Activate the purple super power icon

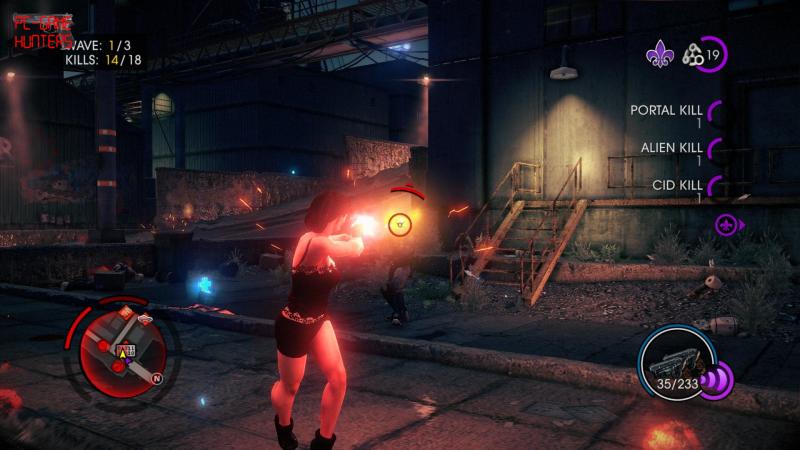pyautogui.click(x=718, y=380)
